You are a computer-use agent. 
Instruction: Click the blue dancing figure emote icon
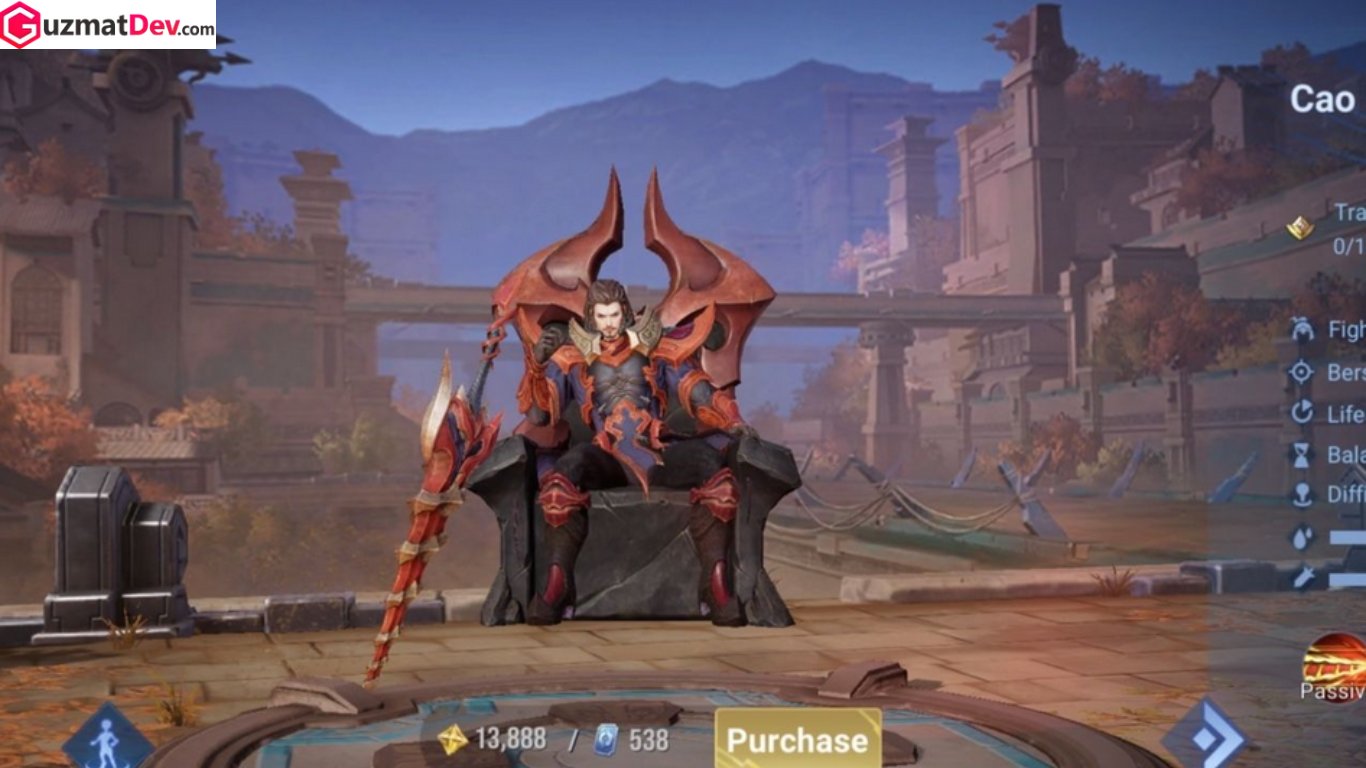[112, 740]
